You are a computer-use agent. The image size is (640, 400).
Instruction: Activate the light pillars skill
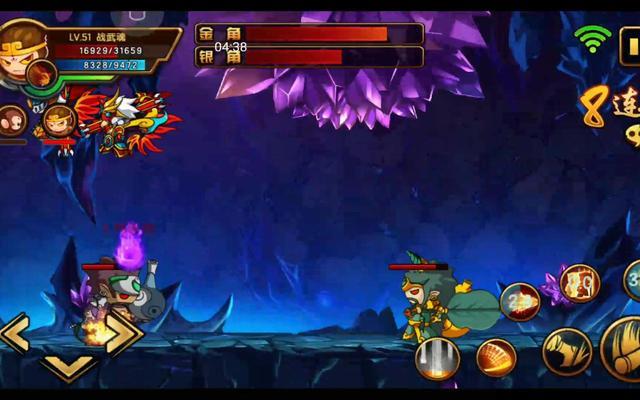coord(437,358)
